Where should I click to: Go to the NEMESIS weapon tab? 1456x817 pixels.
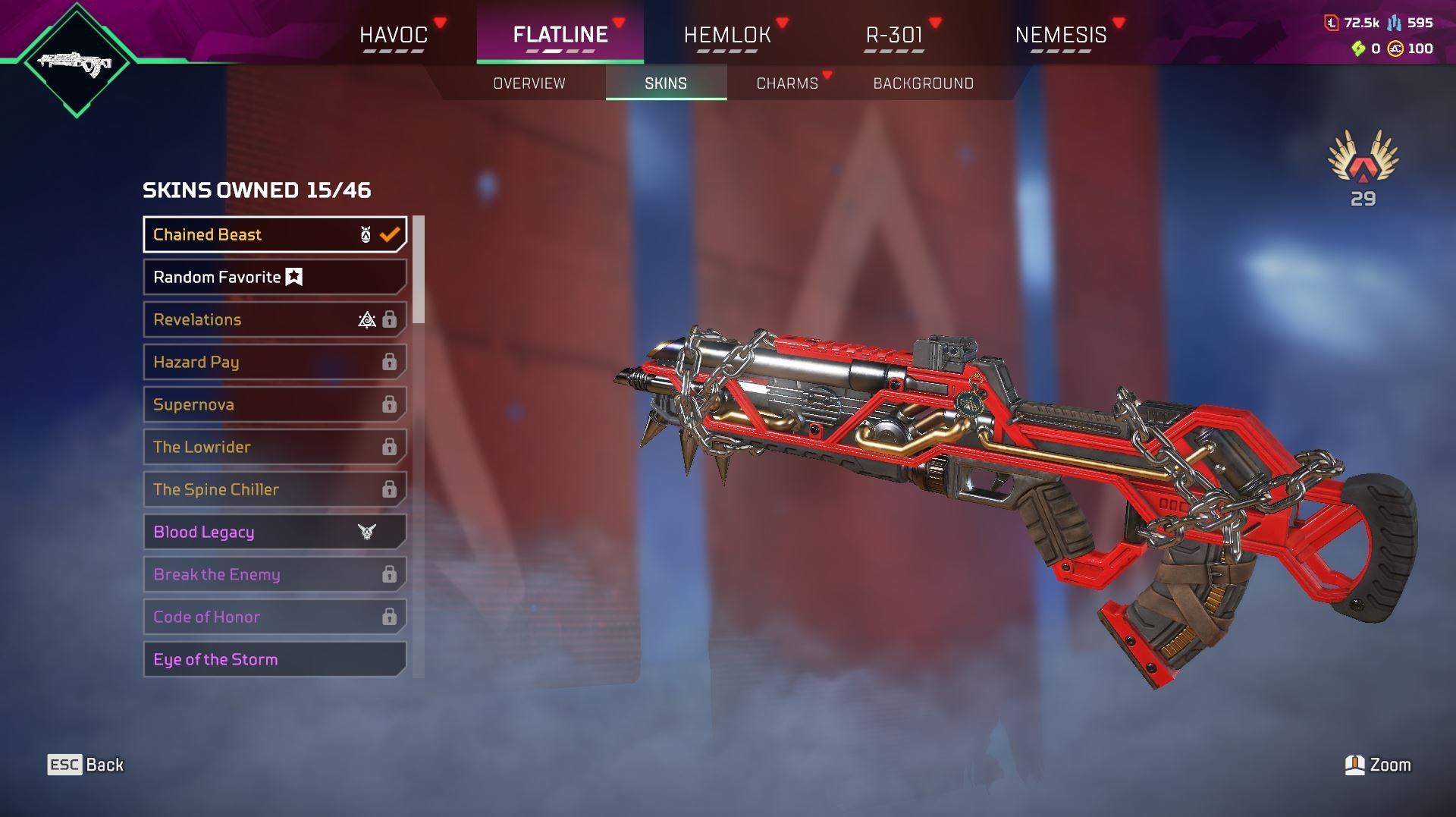pyautogui.click(x=1061, y=35)
